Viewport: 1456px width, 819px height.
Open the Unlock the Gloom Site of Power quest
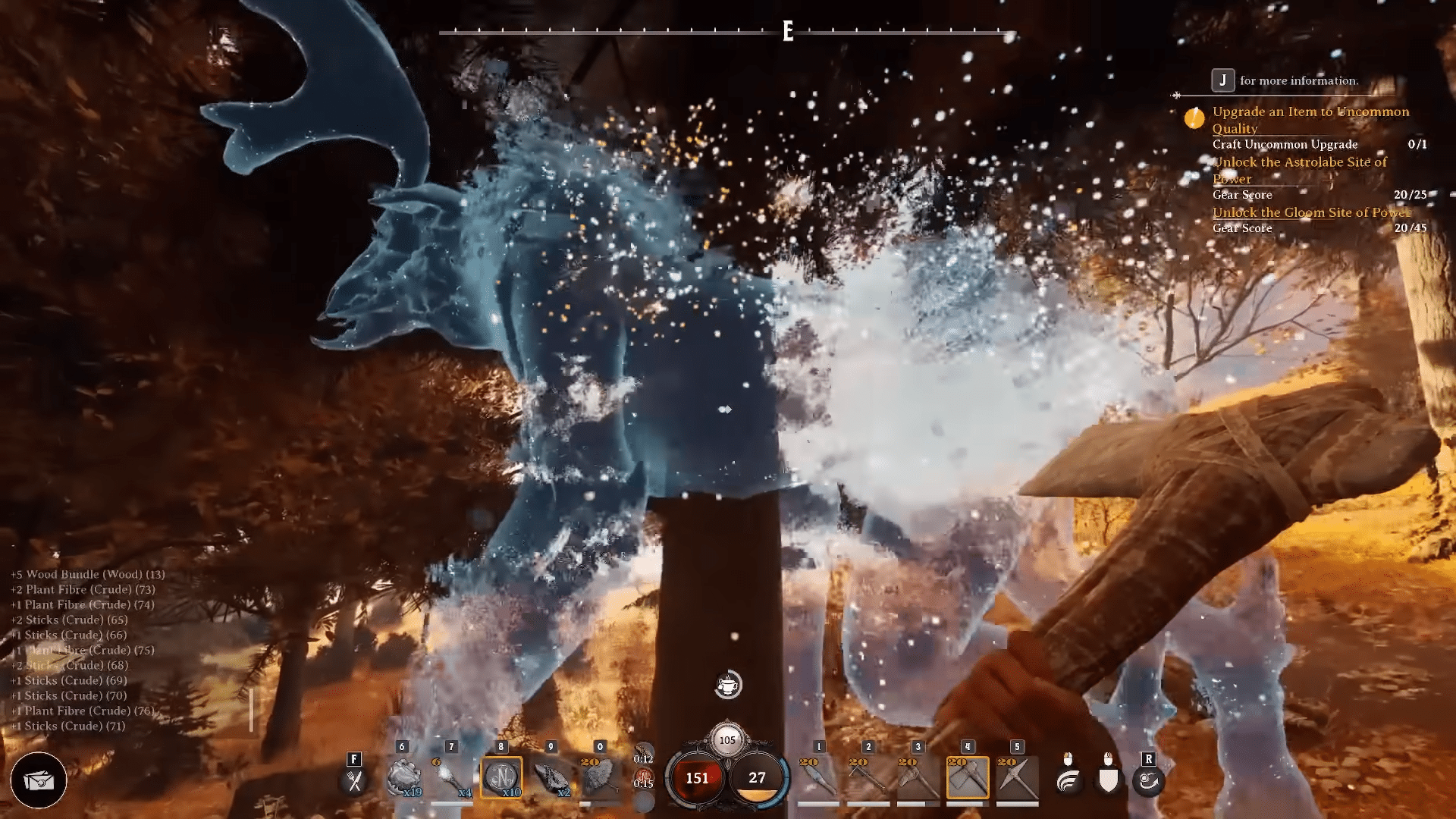pos(1311,213)
